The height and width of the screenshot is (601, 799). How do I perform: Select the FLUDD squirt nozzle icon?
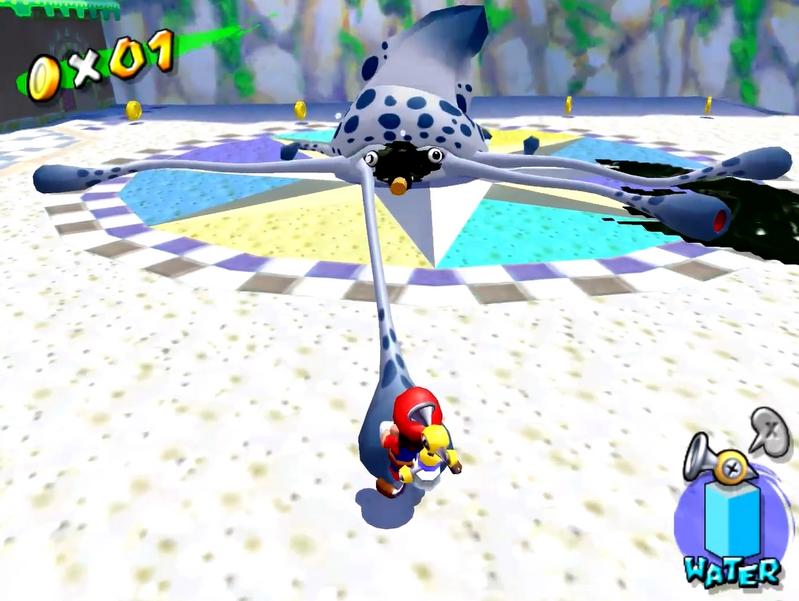coord(716,462)
